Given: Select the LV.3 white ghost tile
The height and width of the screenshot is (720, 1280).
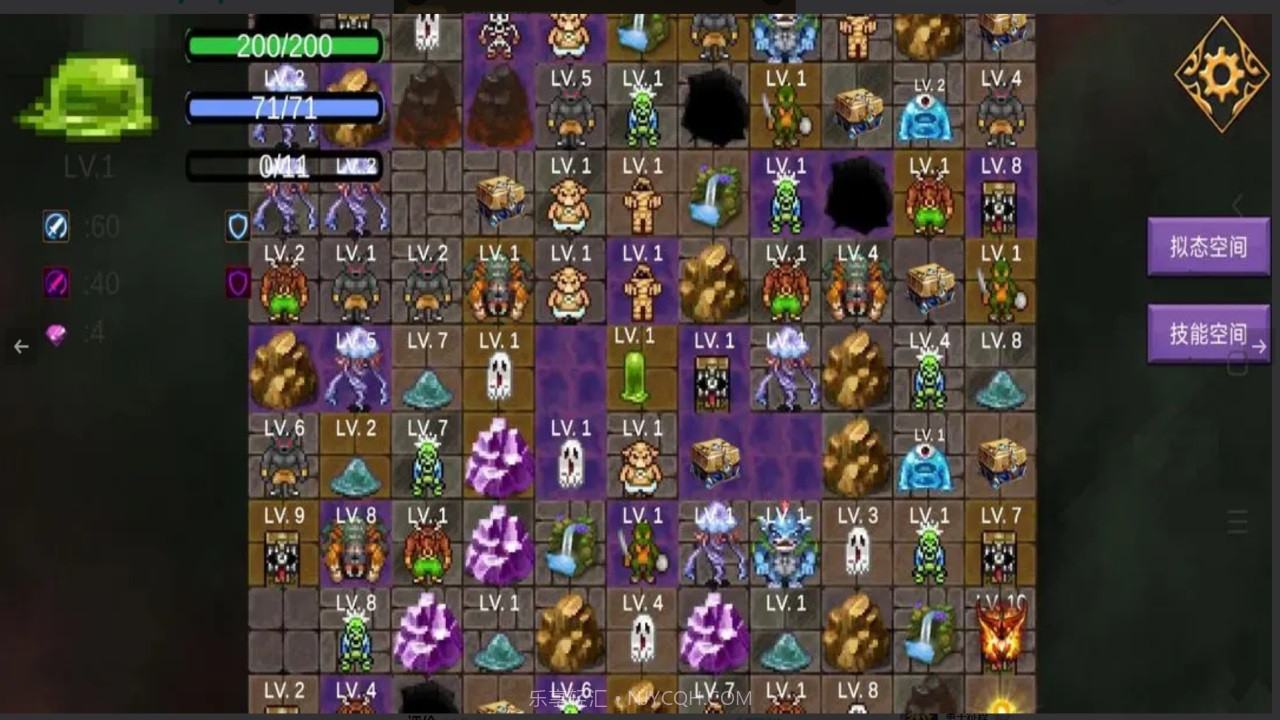Looking at the screenshot, I should (x=857, y=546).
